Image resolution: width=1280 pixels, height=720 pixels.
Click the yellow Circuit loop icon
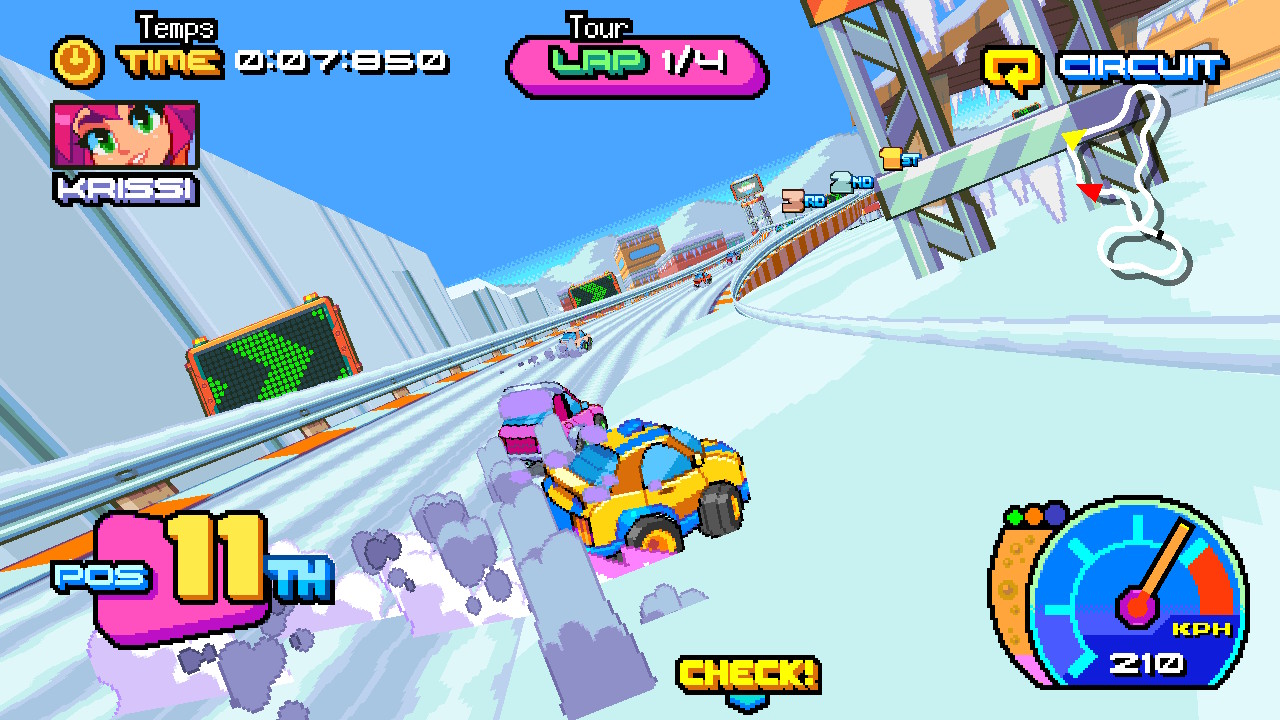tap(1012, 68)
